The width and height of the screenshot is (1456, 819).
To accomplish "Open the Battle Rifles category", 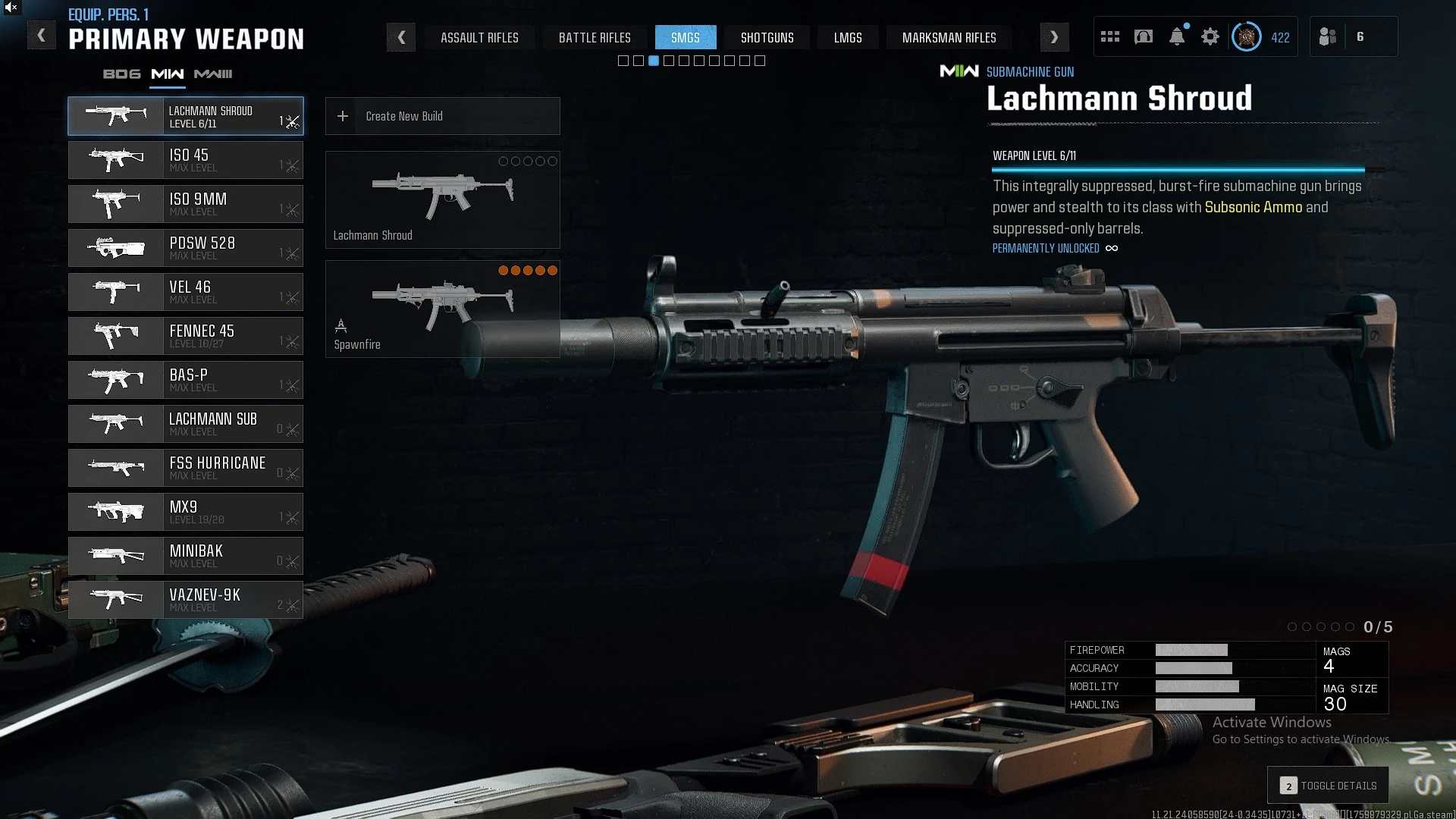I will [595, 37].
